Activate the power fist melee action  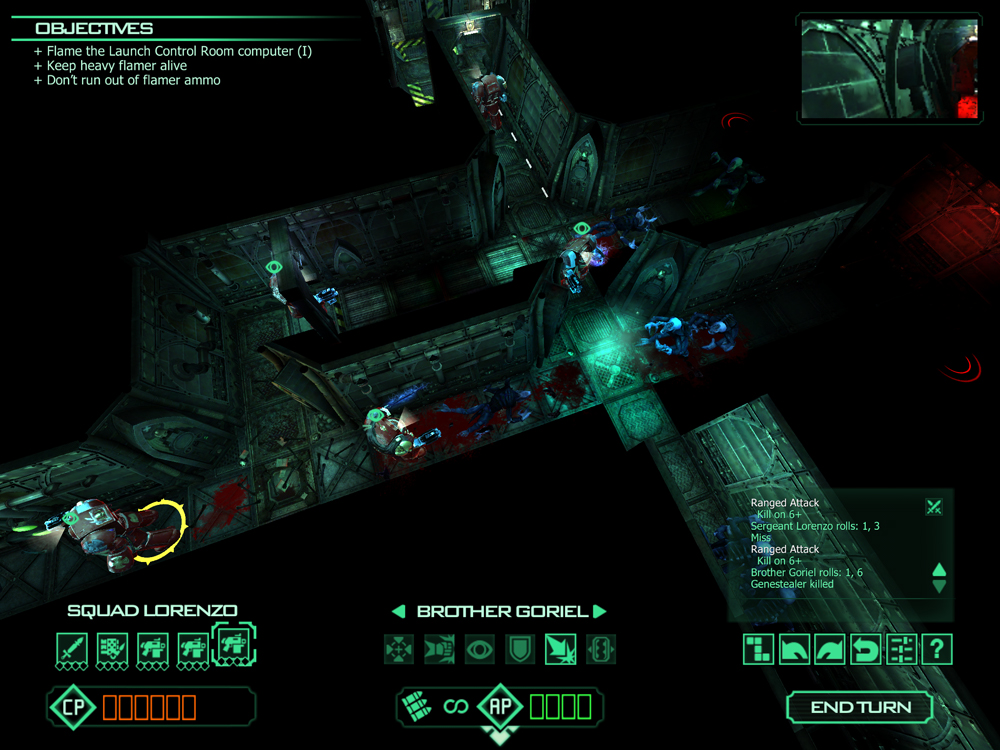coord(439,650)
